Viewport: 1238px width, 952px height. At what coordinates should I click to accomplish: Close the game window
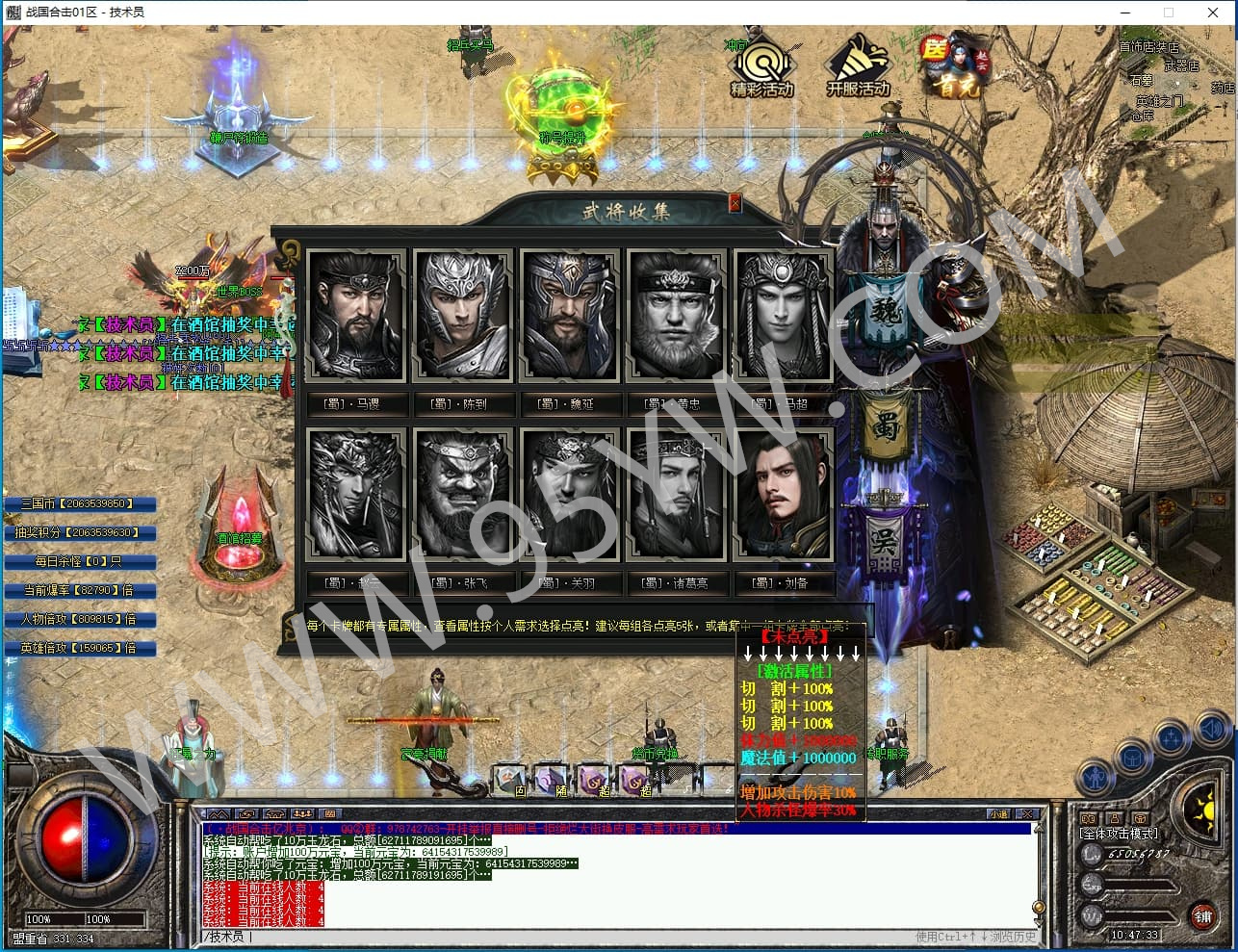pyautogui.click(x=1213, y=13)
